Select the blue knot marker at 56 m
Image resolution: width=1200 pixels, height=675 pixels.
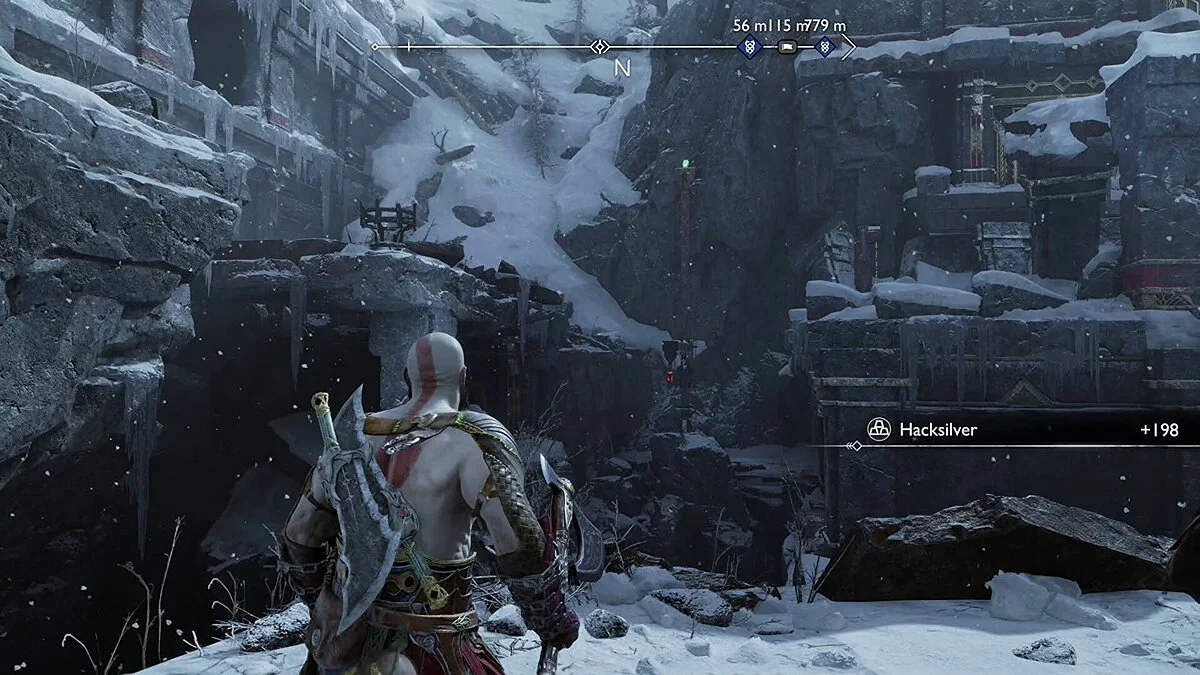(x=749, y=46)
